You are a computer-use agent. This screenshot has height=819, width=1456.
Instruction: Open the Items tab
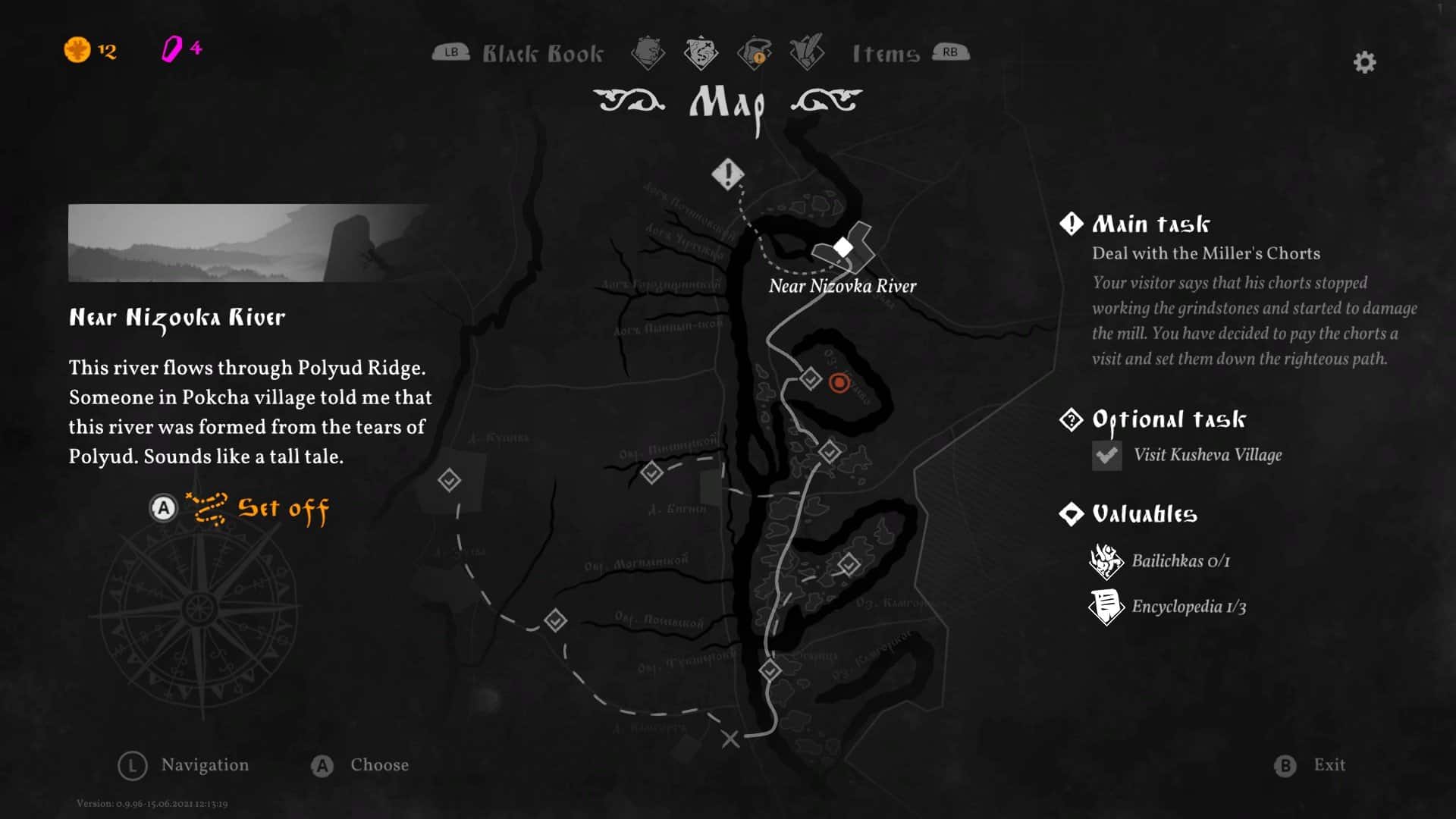click(x=886, y=54)
